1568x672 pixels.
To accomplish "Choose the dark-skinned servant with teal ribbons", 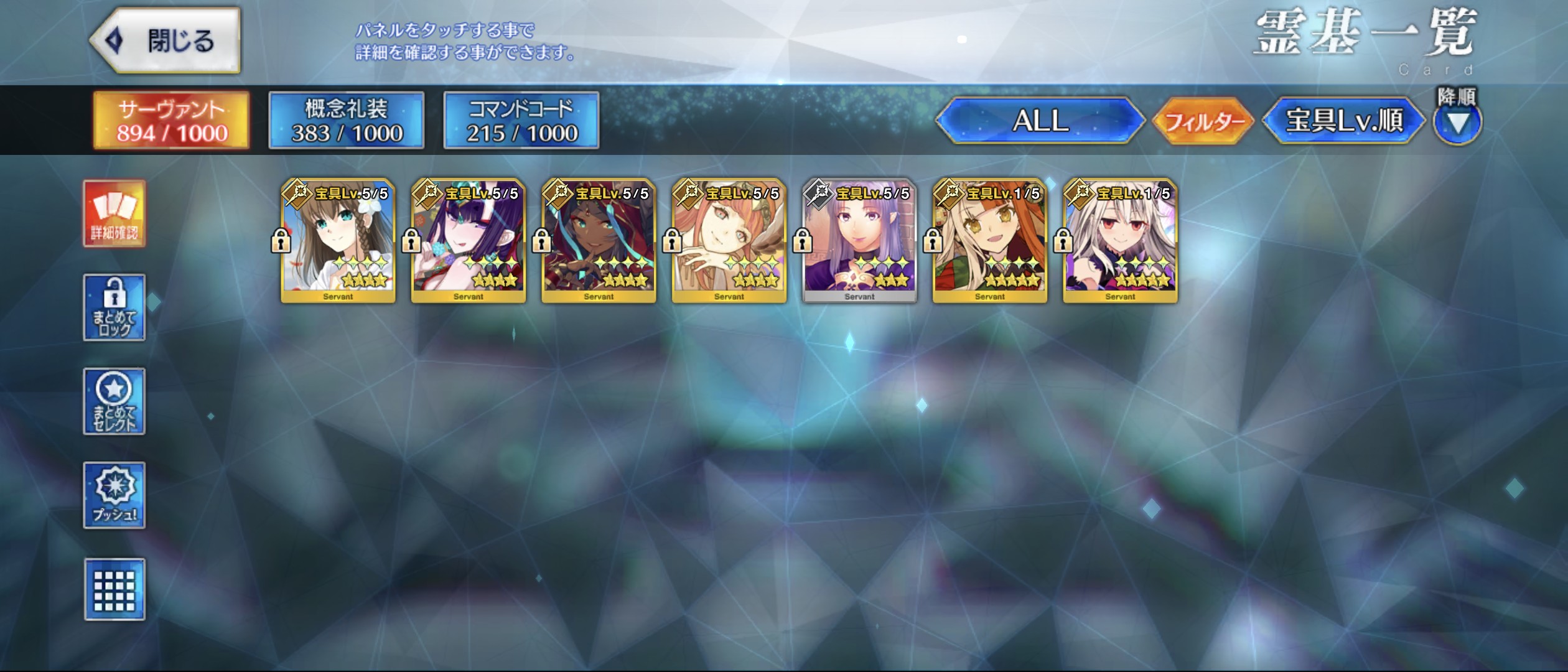I will point(599,241).
